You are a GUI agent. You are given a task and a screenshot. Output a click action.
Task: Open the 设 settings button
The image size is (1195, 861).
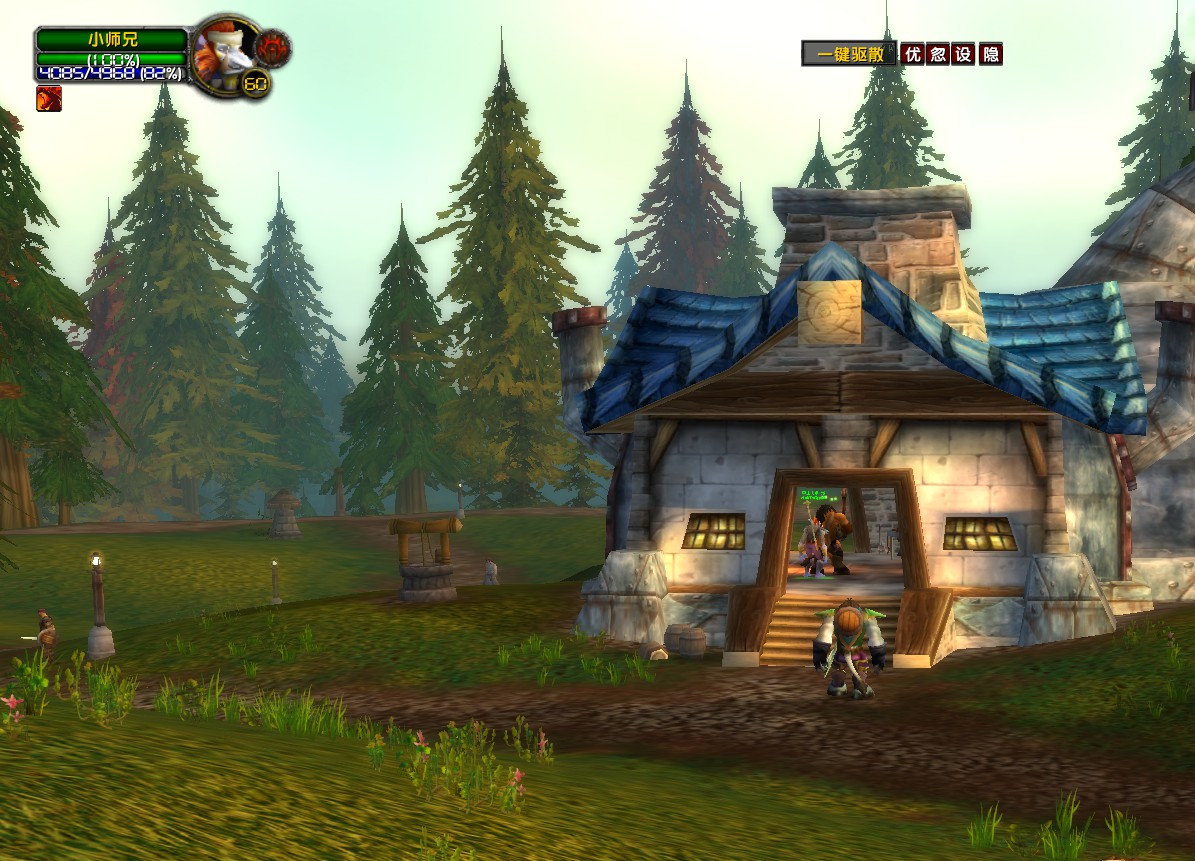(963, 54)
